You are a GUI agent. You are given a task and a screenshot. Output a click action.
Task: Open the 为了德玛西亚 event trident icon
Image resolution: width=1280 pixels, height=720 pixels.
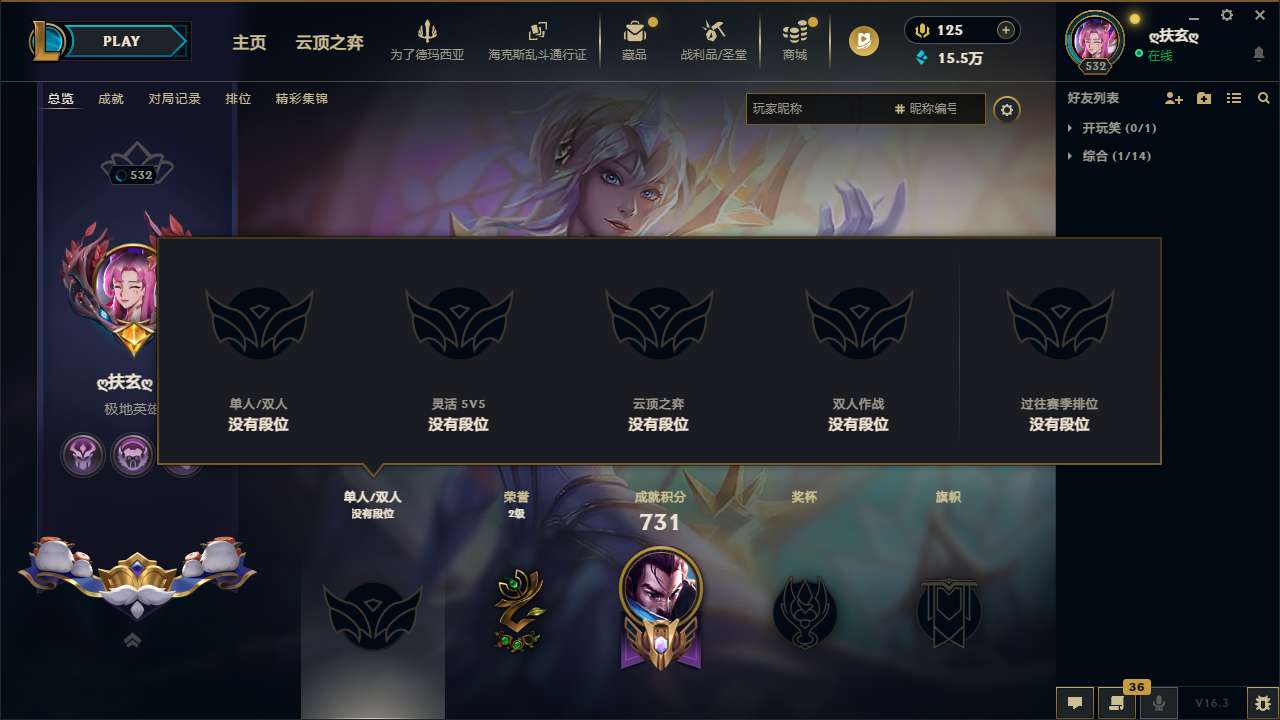[x=428, y=33]
